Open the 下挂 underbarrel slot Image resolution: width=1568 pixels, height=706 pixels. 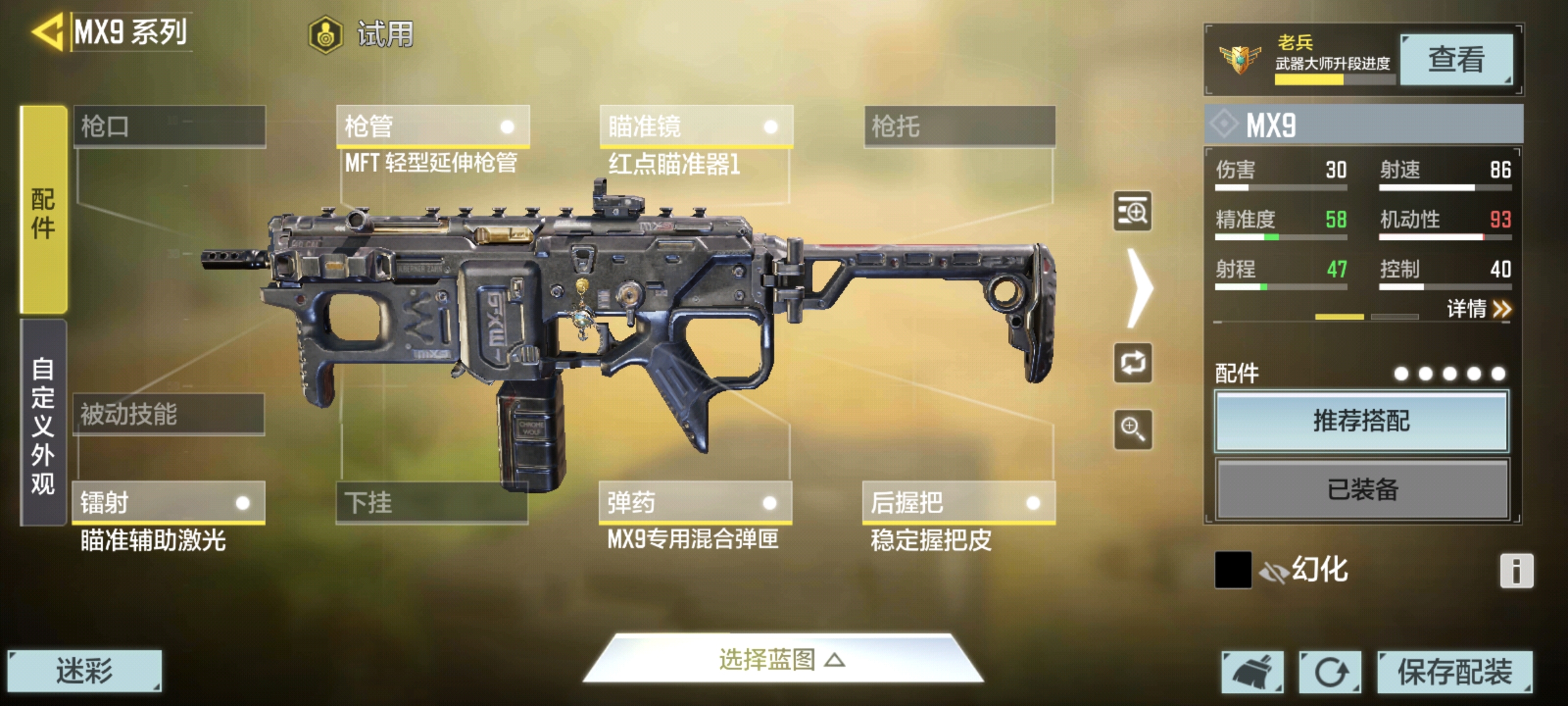[432, 503]
